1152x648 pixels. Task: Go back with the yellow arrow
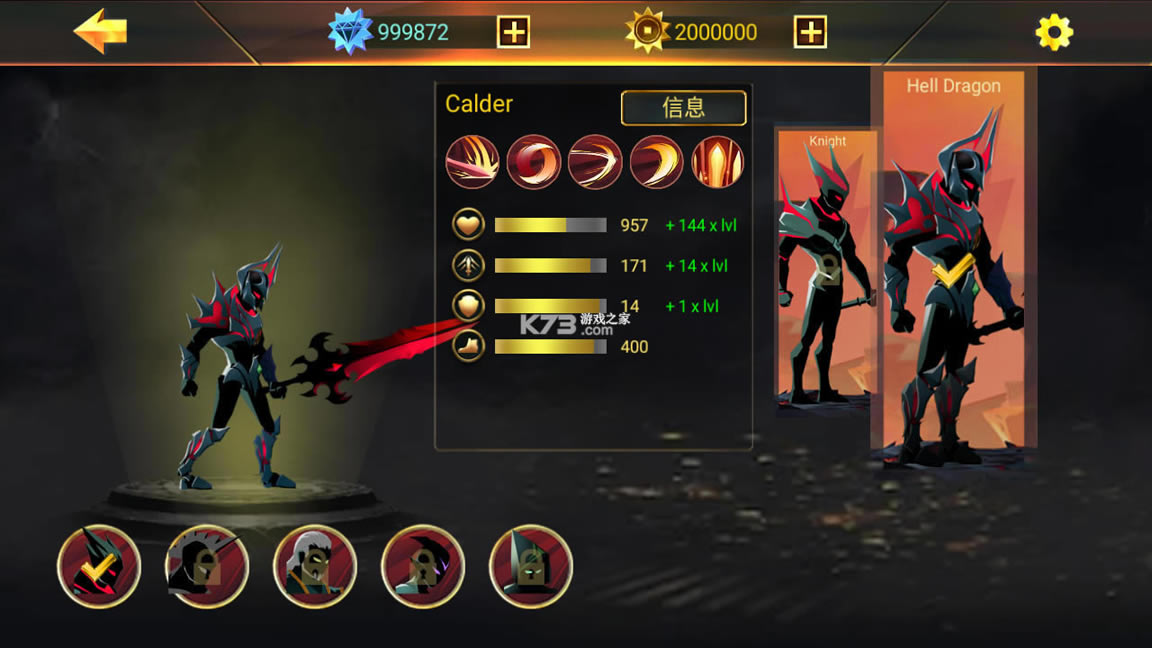(100, 31)
